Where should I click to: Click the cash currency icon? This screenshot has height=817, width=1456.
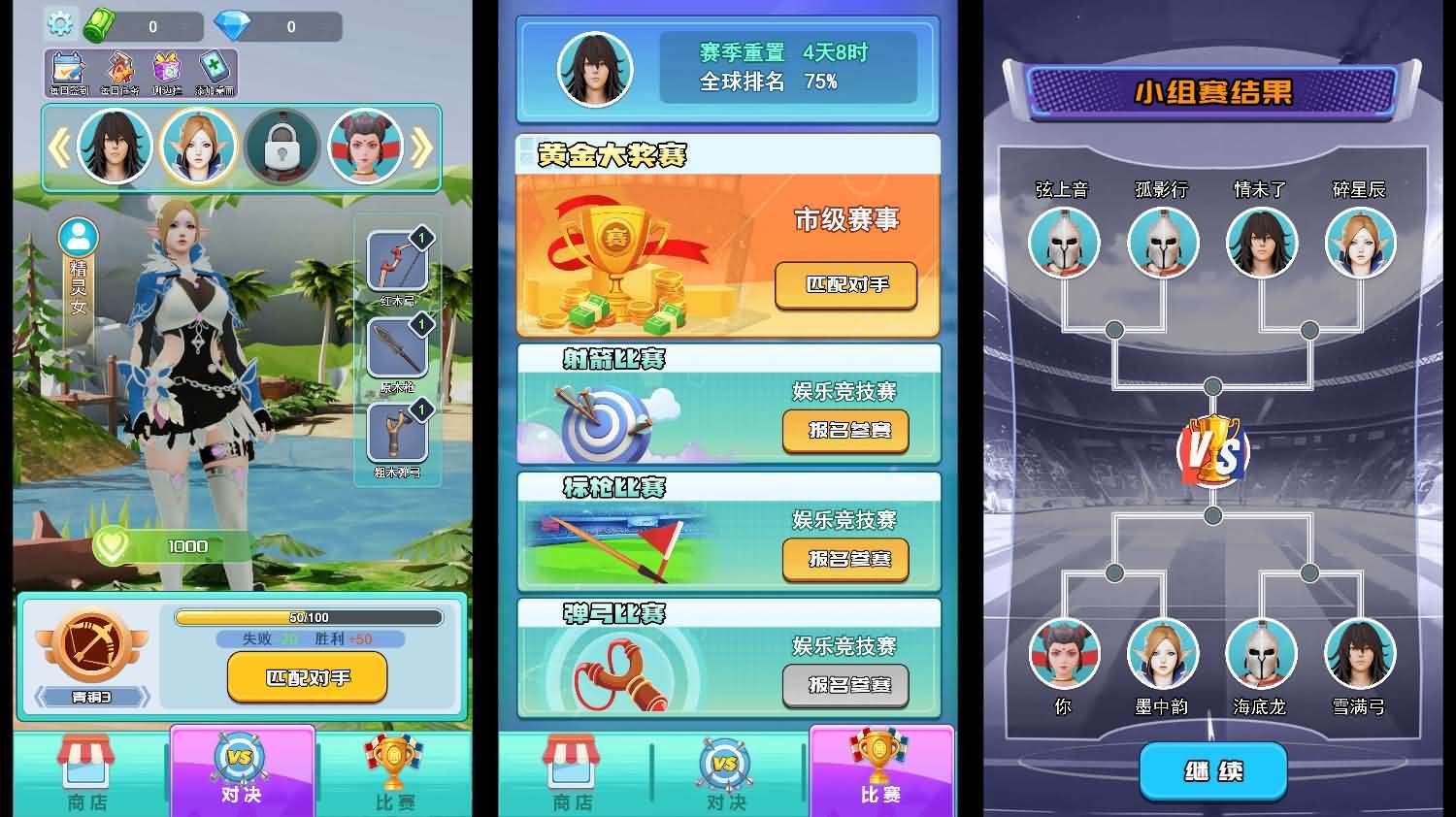97,26
